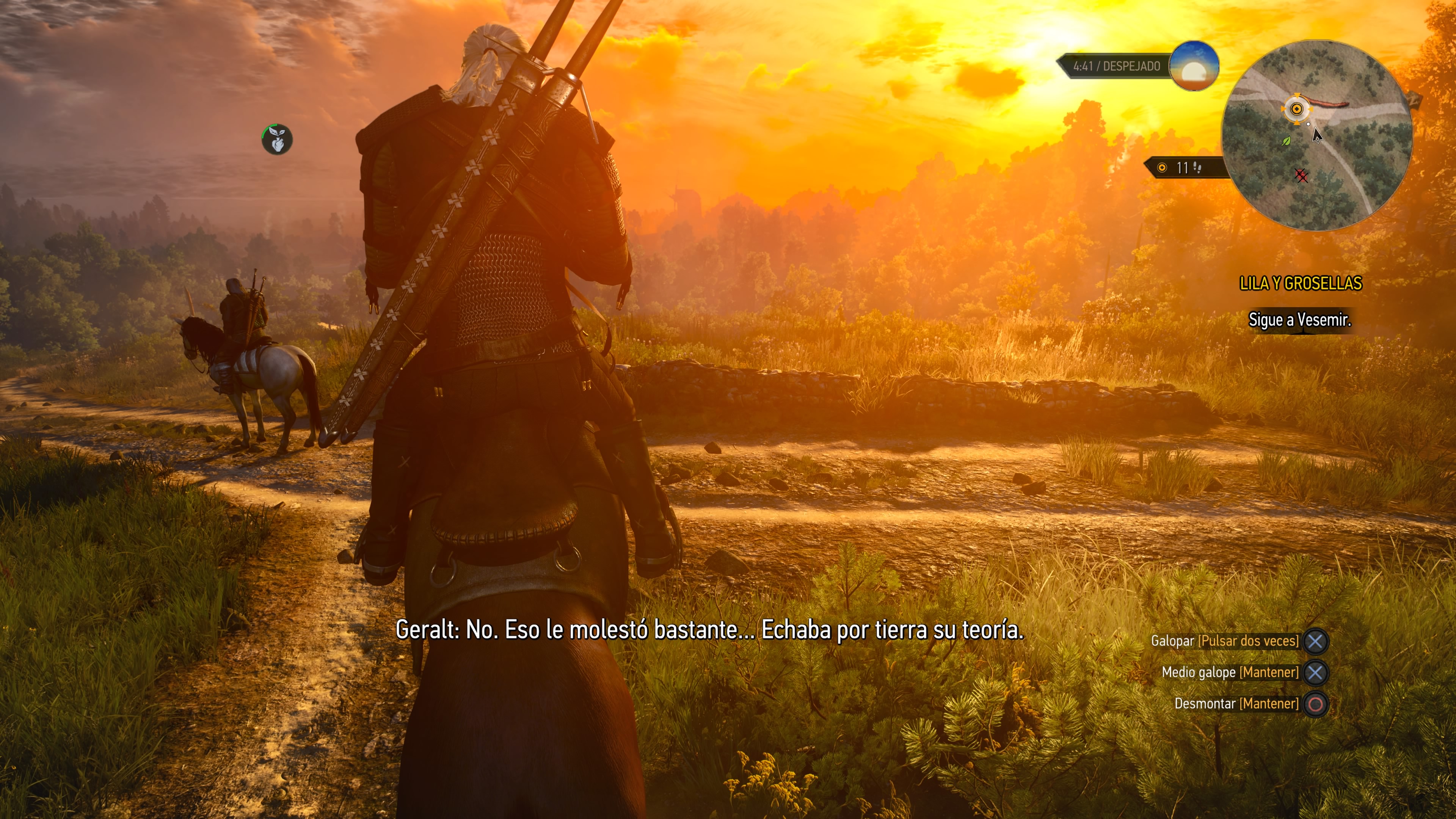Click the red crossed marker on the minimap
The height and width of the screenshot is (819, 1456).
point(1301,176)
